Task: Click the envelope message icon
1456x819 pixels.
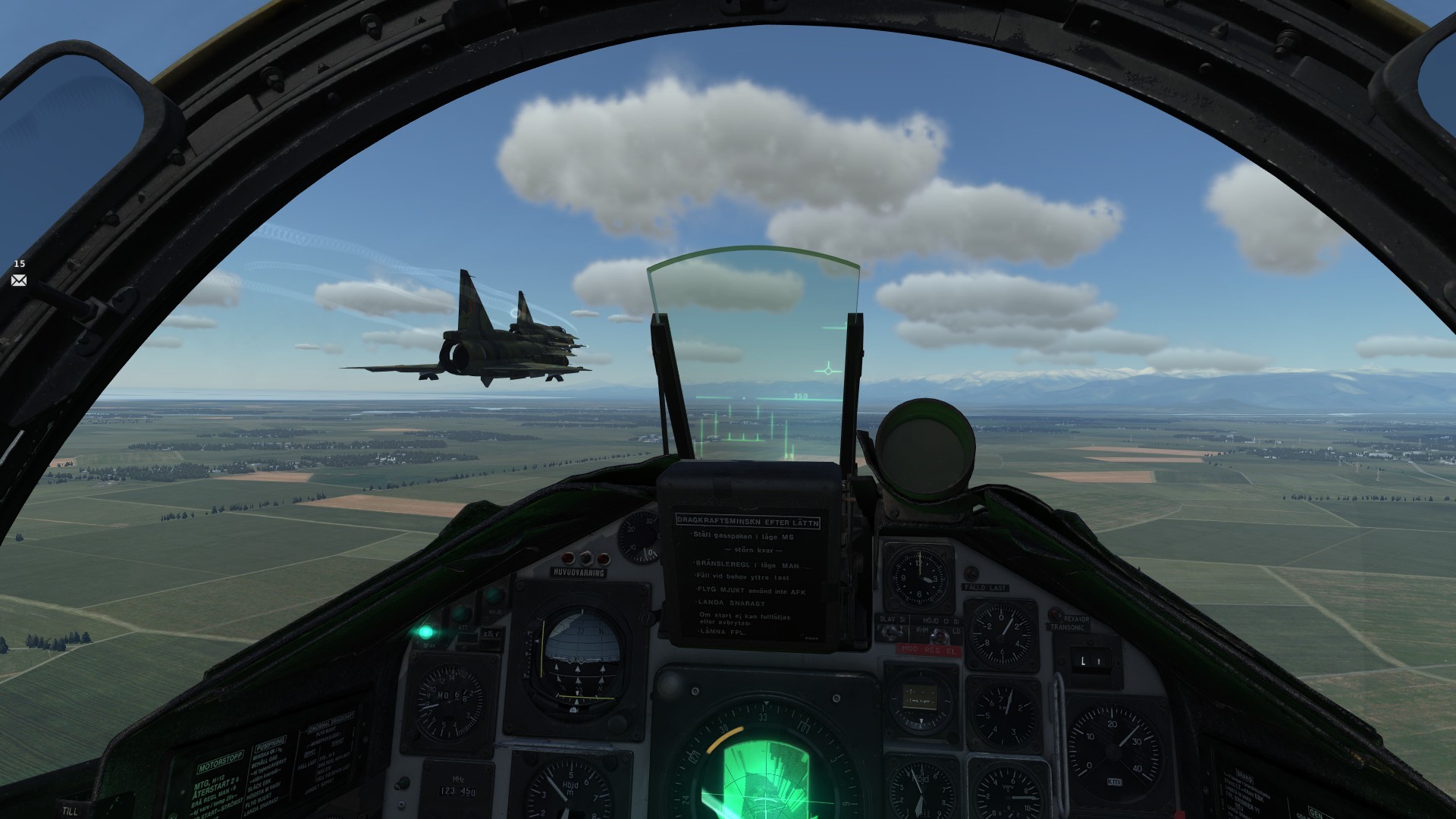Action: point(18,281)
